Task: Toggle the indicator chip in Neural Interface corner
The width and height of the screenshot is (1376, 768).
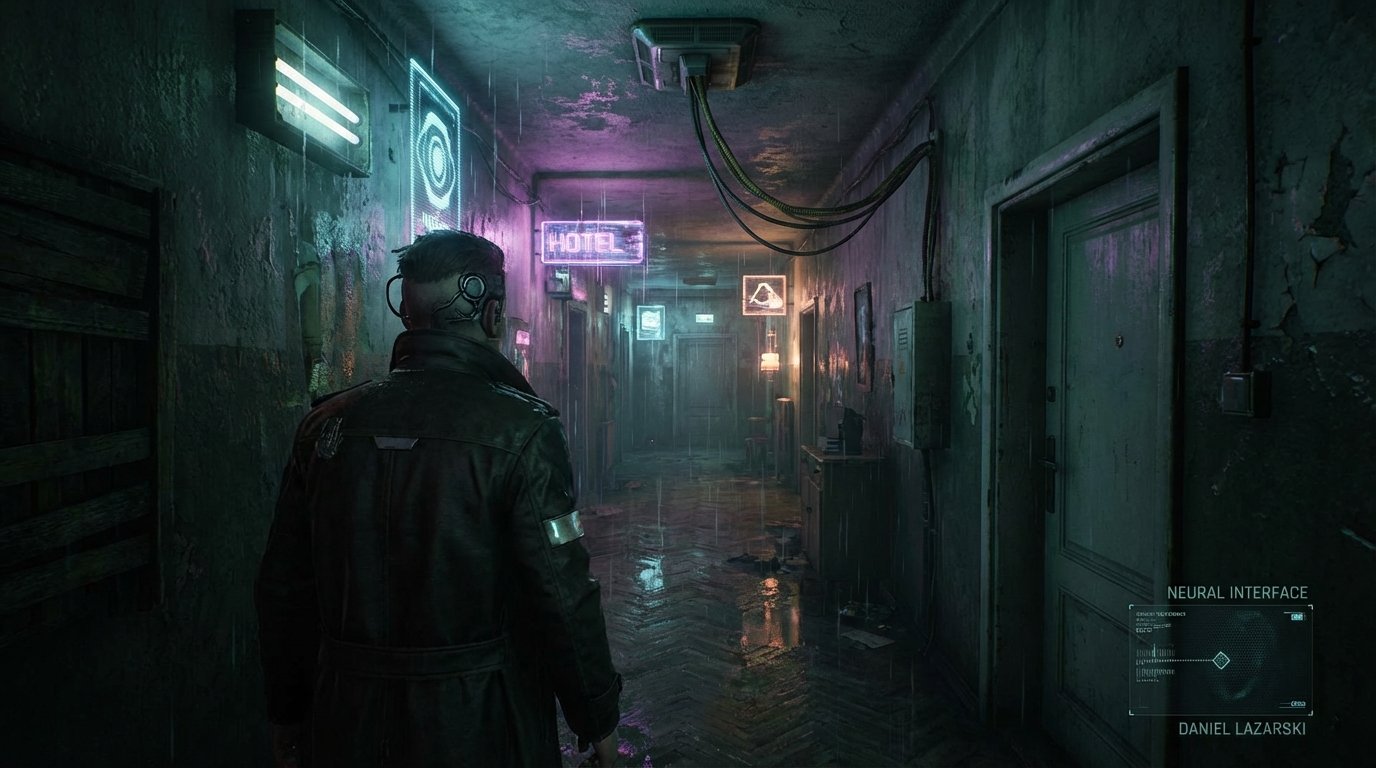Action: point(1297,616)
